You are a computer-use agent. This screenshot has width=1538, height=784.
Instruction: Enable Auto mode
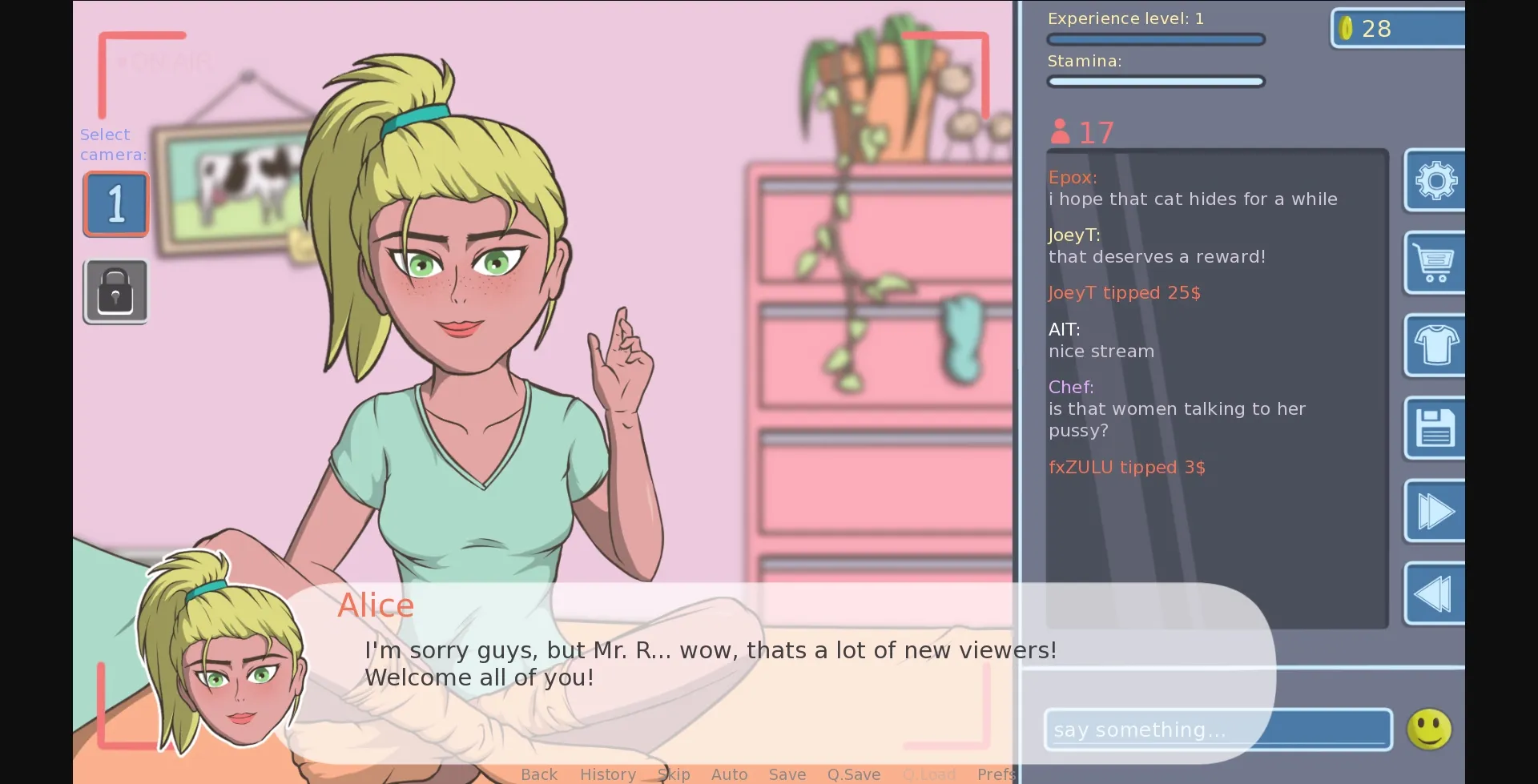[729, 774]
